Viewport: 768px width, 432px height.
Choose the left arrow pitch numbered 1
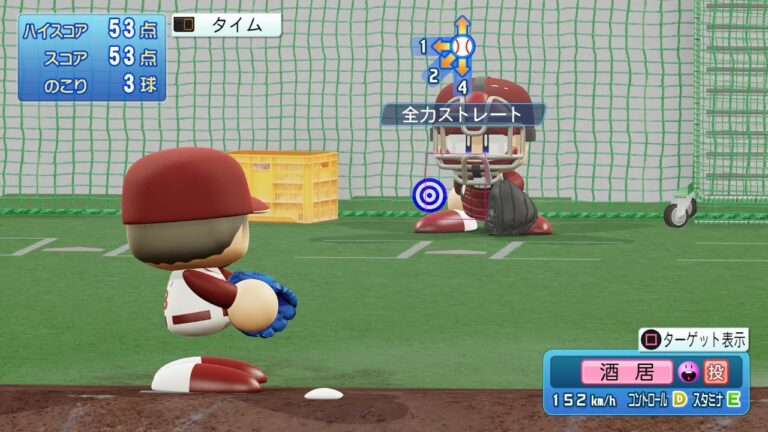(438, 46)
